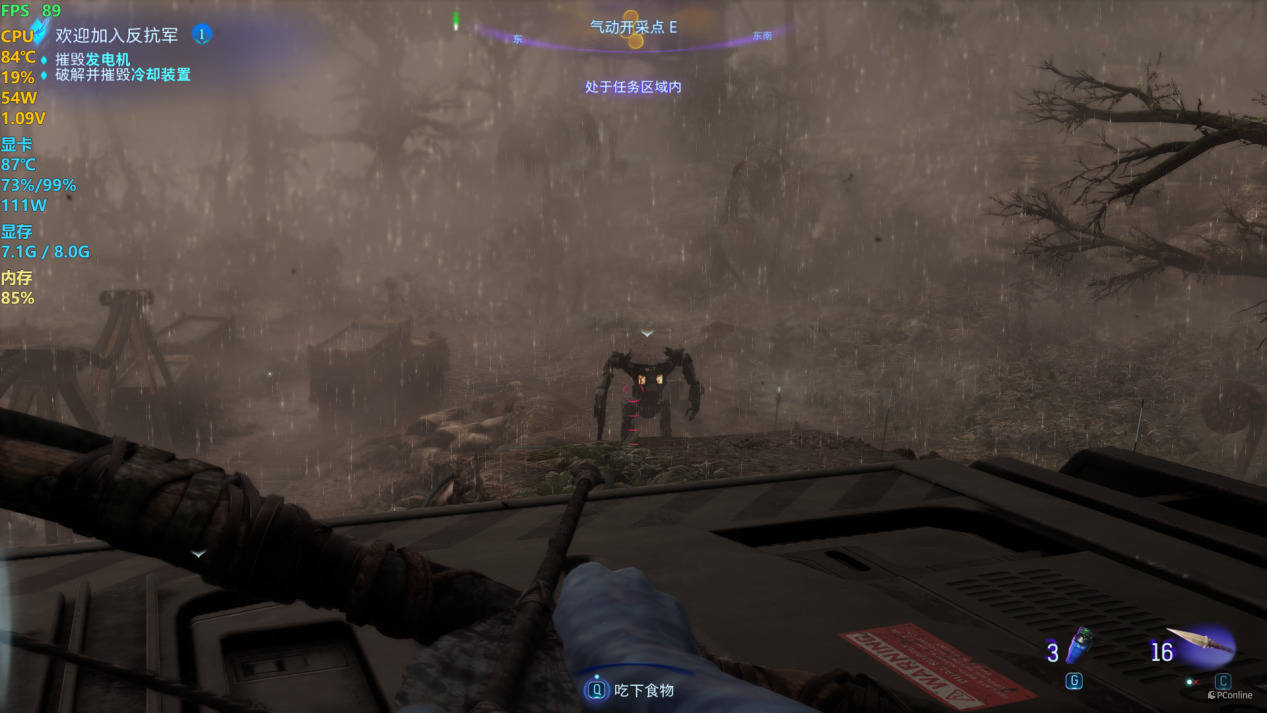Select the blue canister item icon
Screen dimensions: 1267x713
click(1077, 646)
